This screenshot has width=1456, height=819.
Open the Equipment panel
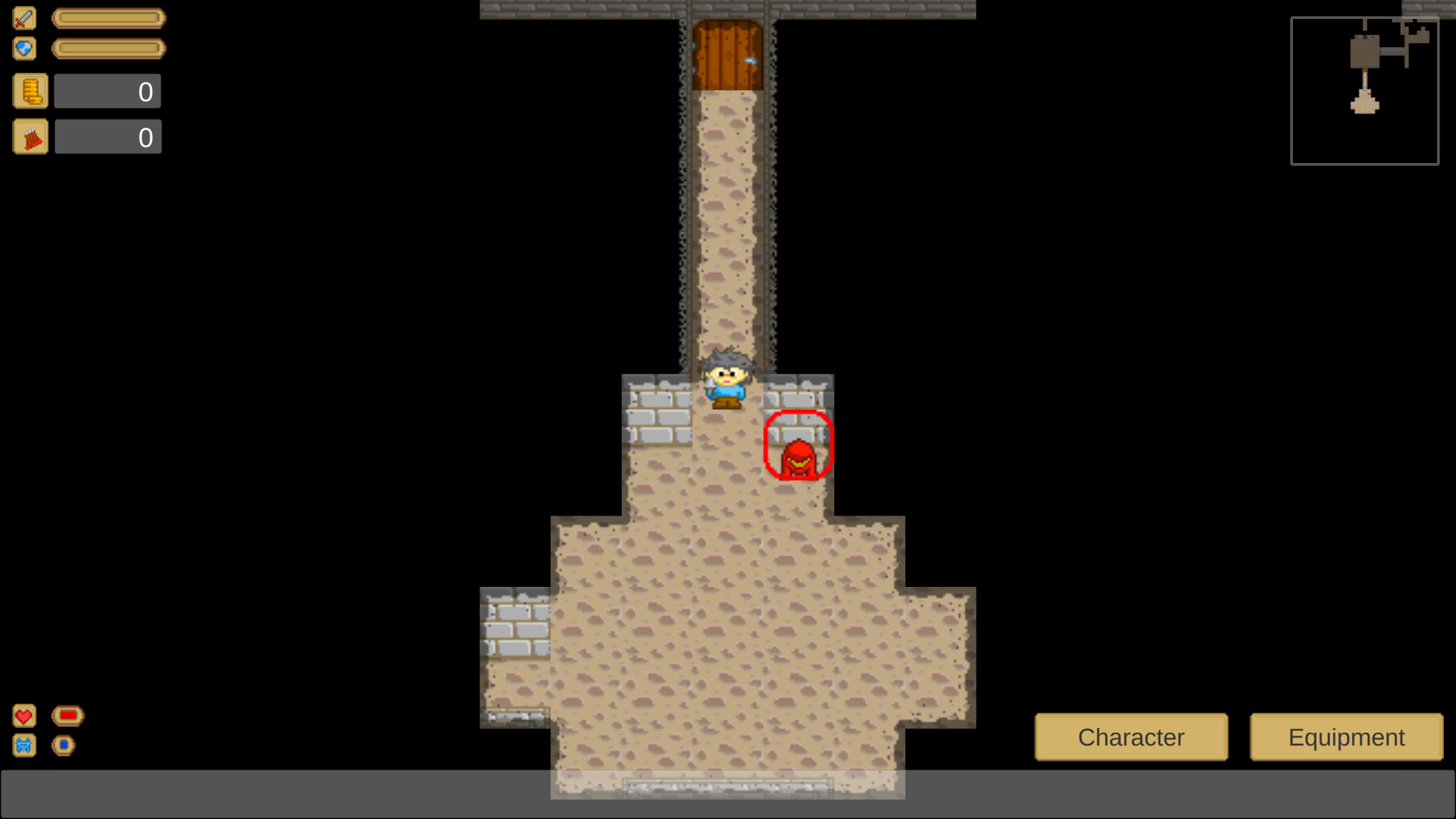(1345, 736)
